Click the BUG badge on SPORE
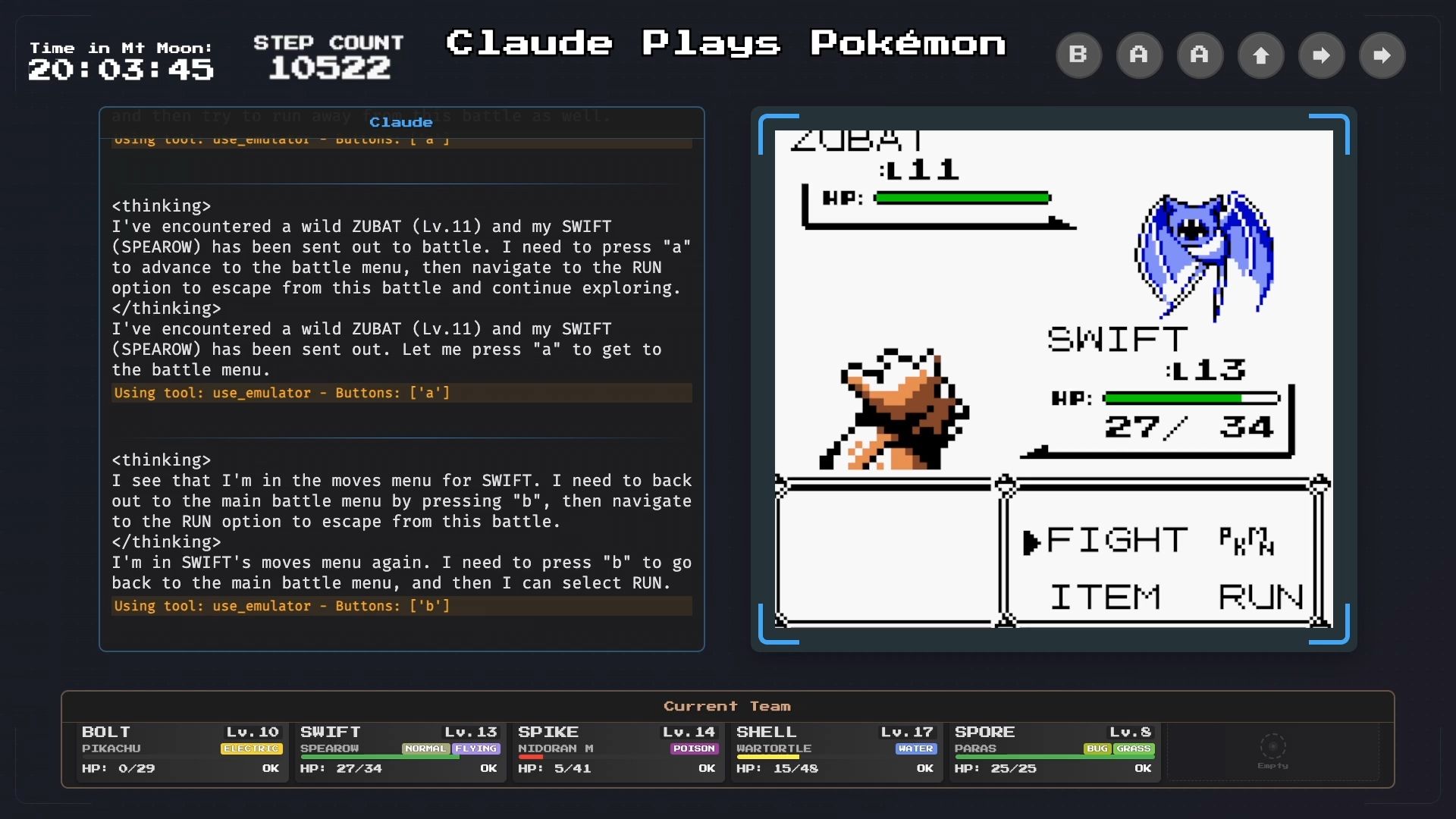 (1097, 748)
